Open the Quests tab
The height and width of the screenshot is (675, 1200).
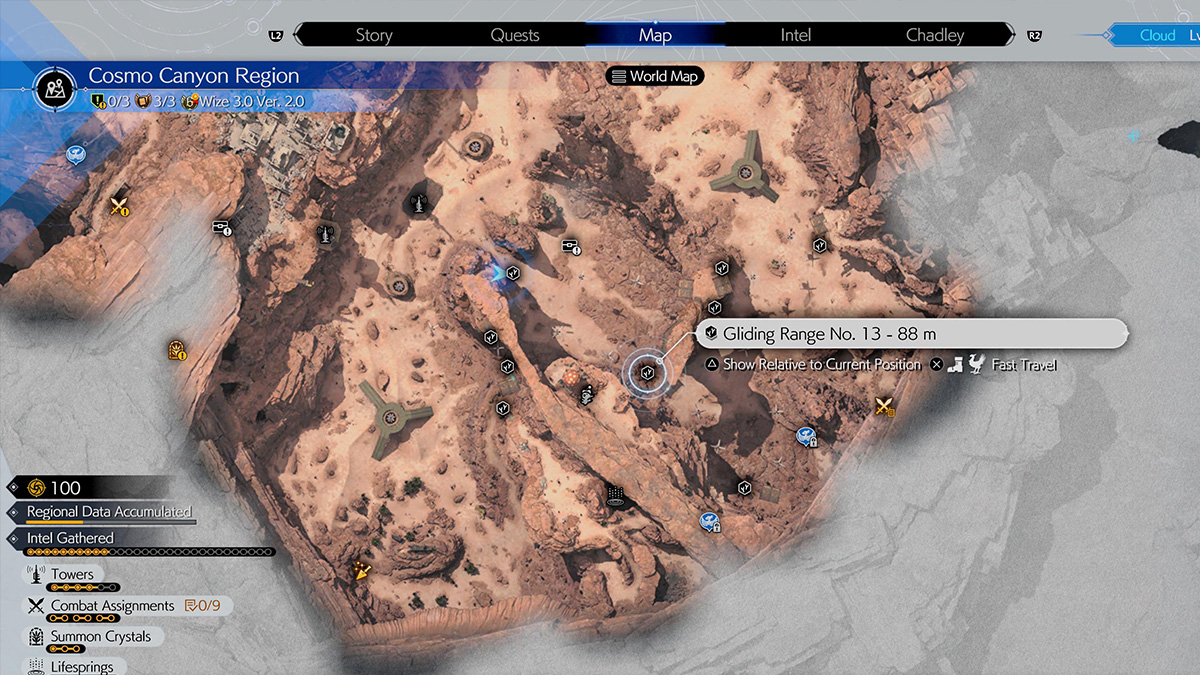click(x=515, y=35)
